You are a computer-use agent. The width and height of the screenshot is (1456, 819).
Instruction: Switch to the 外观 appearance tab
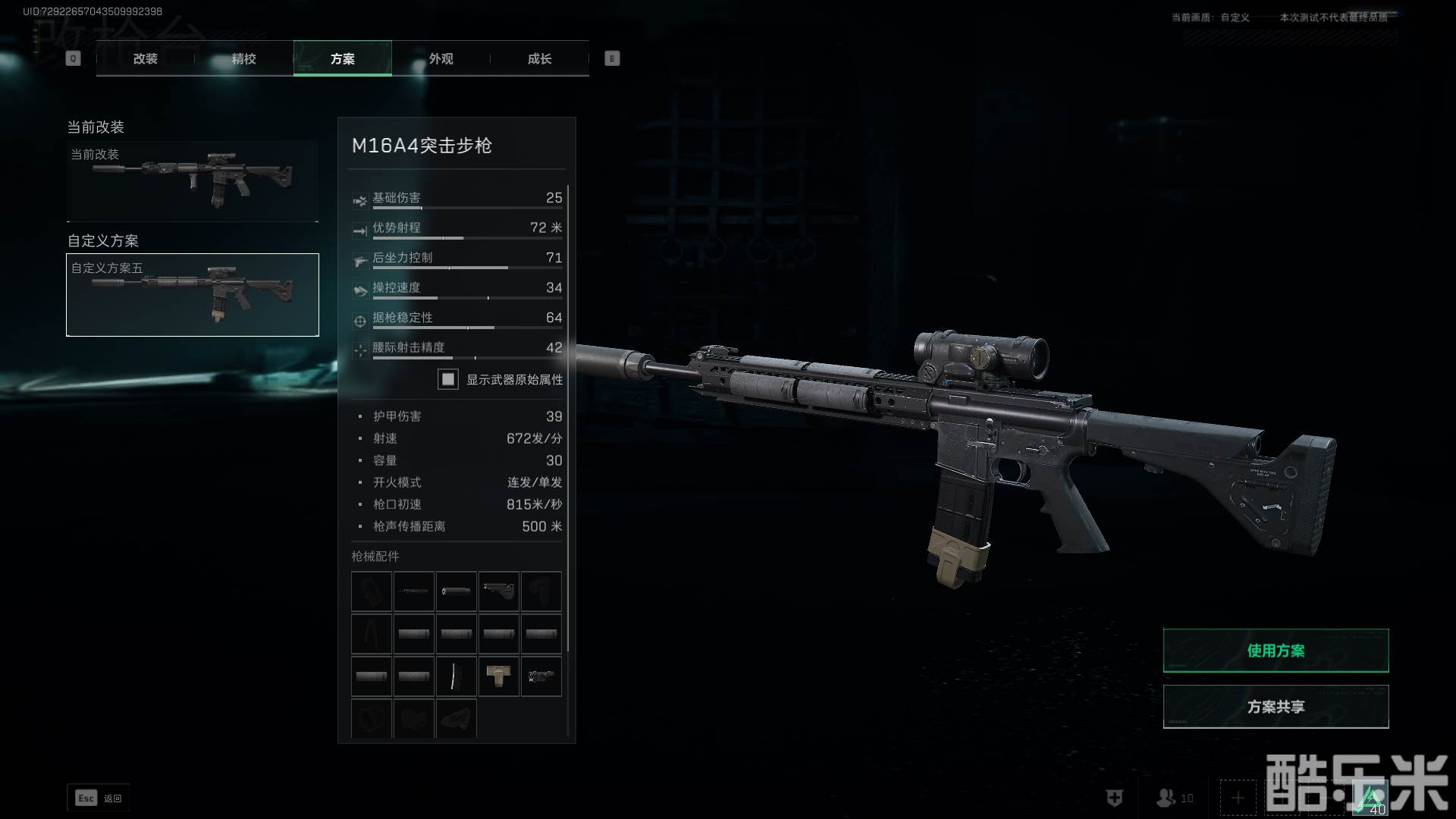pyautogui.click(x=441, y=58)
